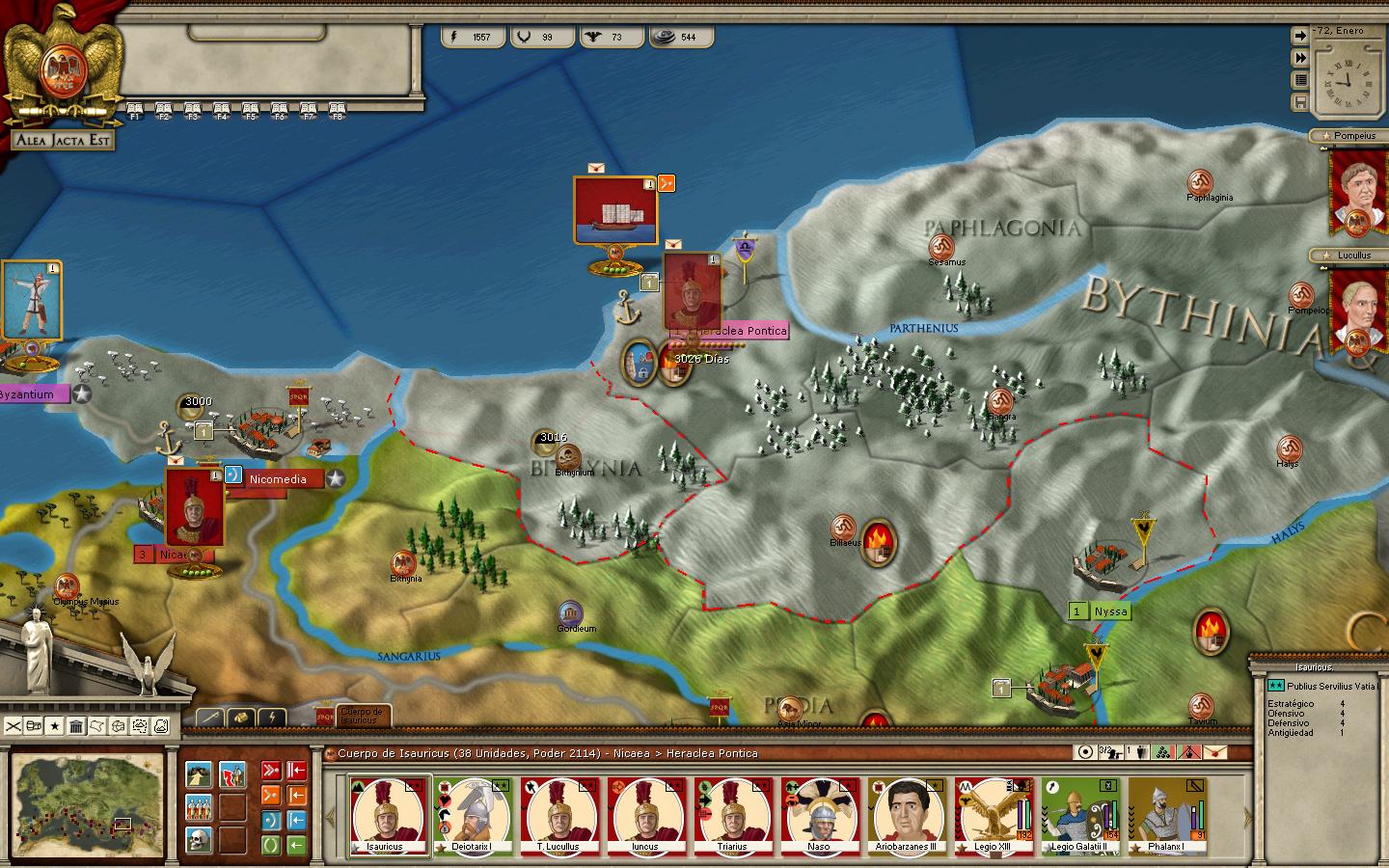Choose the Ariobarzanes III card
The width and height of the screenshot is (1389, 868).
point(907,815)
